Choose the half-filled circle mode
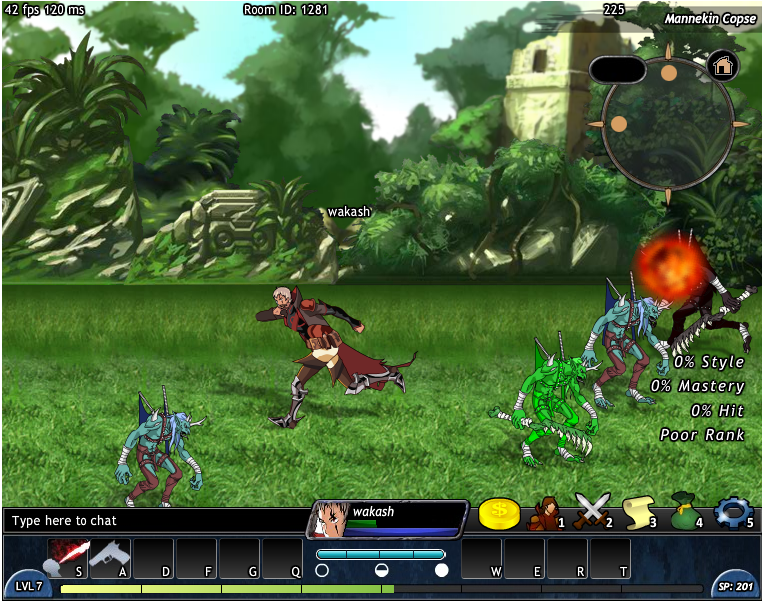763x602 pixels. tap(381, 570)
